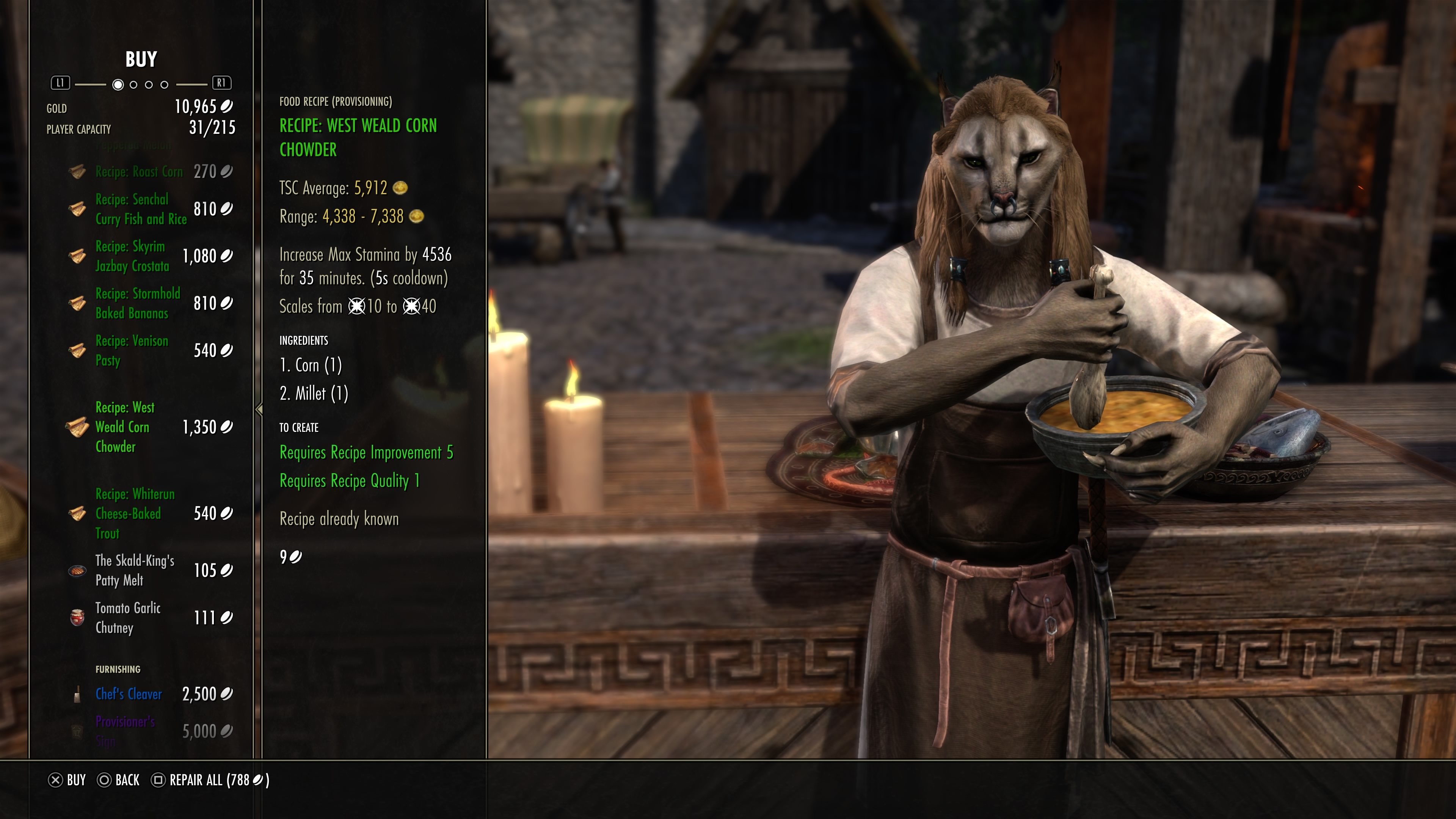1456x819 pixels.
Task: Pick the Stormhold Baked Bananas recipe
Action: click(137, 303)
